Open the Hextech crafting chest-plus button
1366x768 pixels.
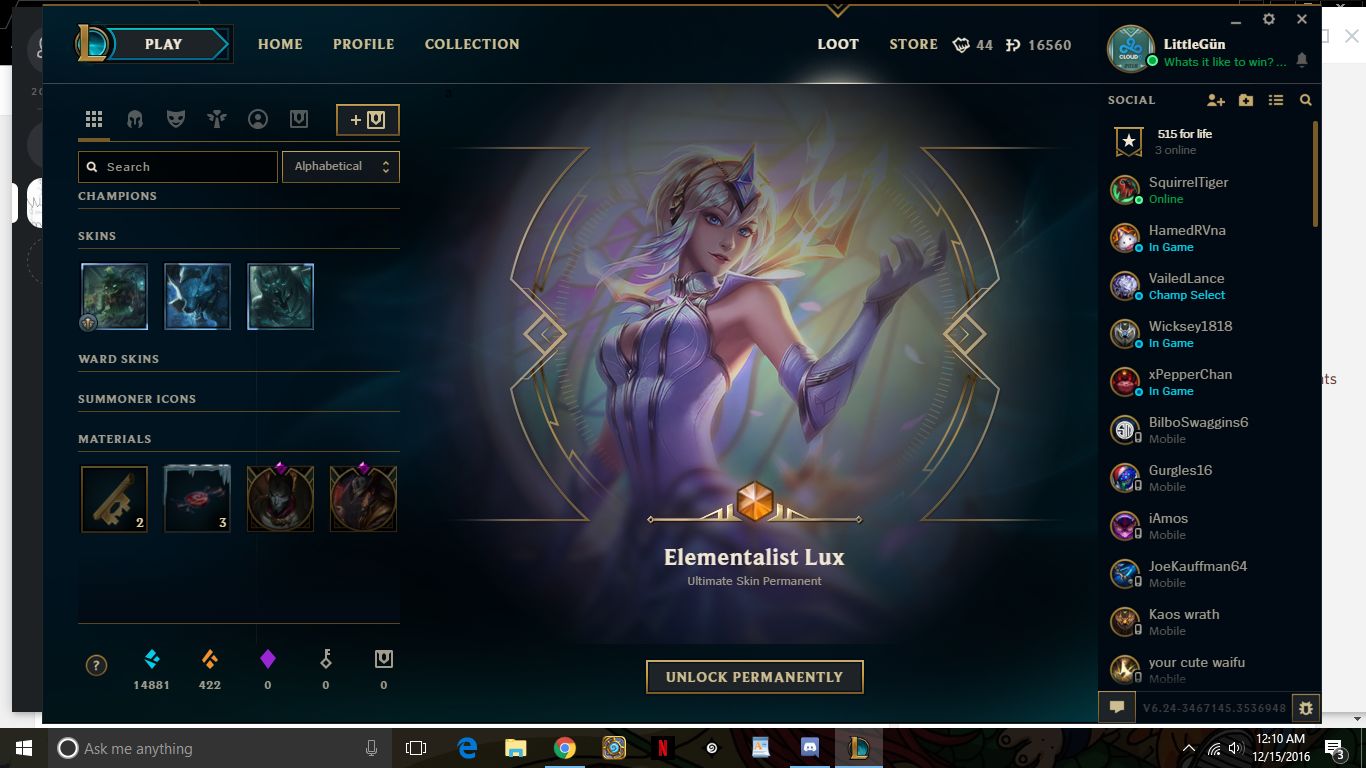[x=367, y=119]
